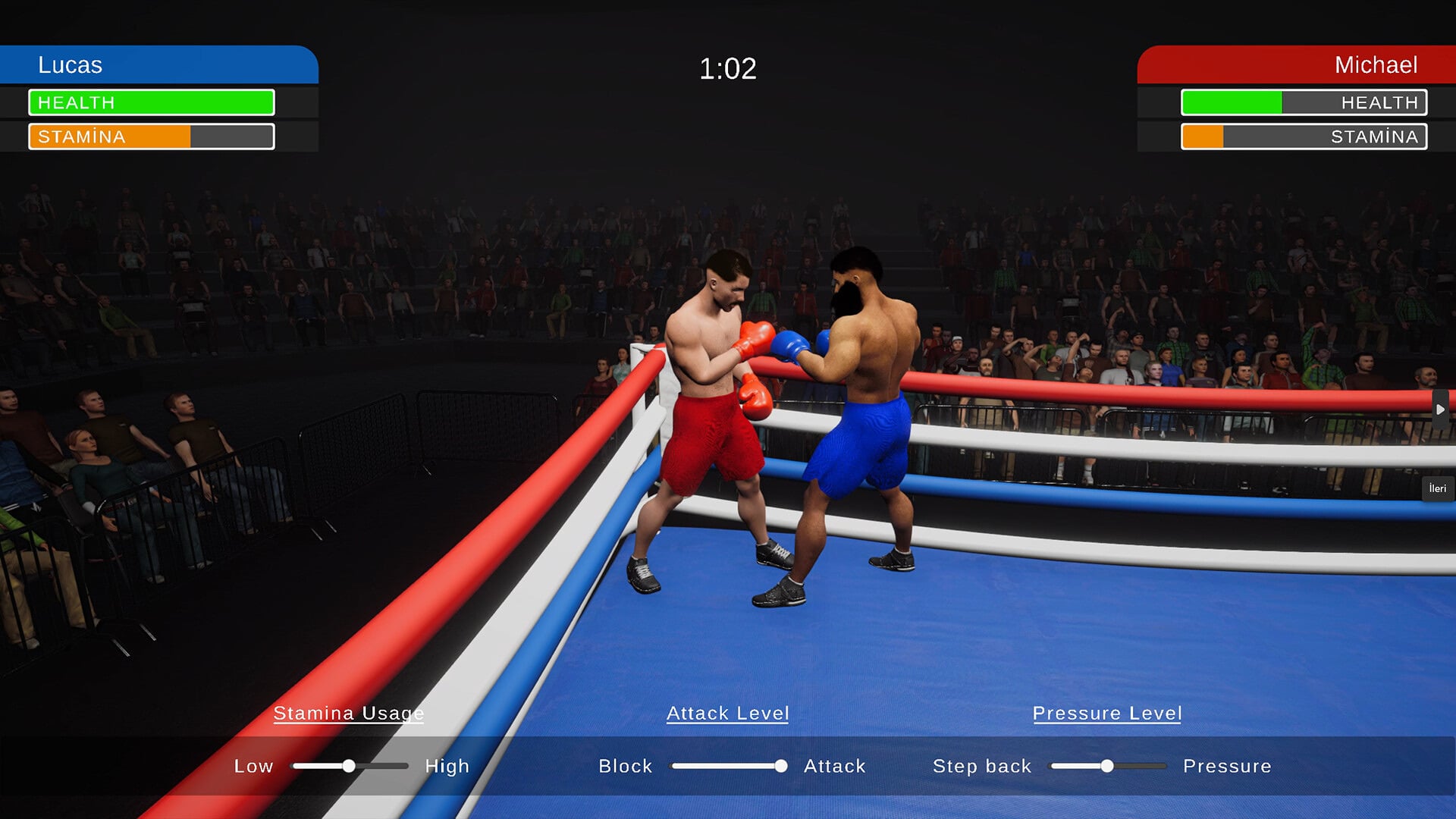Image resolution: width=1456 pixels, height=819 pixels.
Task: Select the underlined Stamina Usage label
Action: [349, 714]
